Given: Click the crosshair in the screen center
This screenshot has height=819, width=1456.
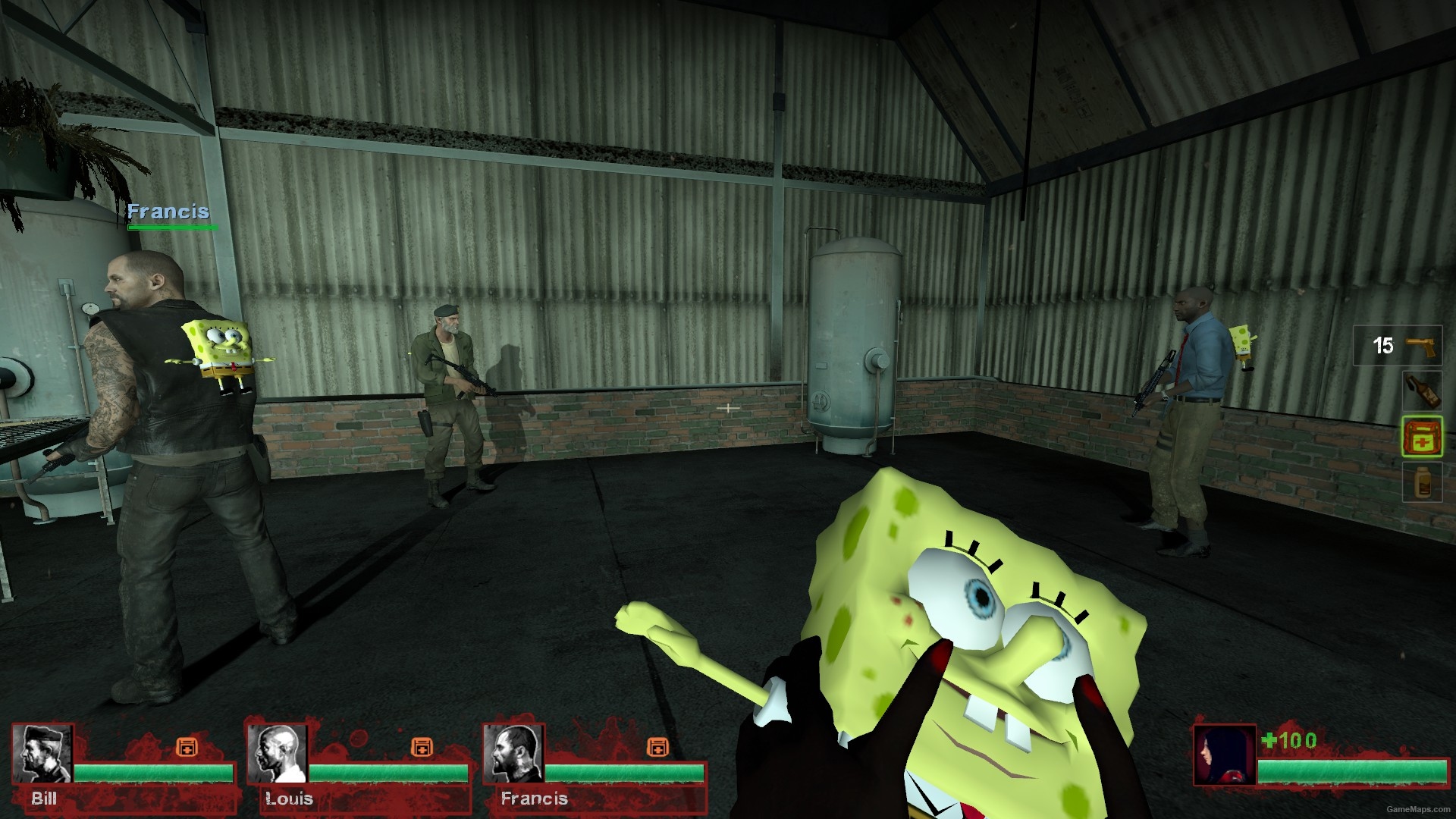Looking at the screenshot, I should [x=728, y=409].
